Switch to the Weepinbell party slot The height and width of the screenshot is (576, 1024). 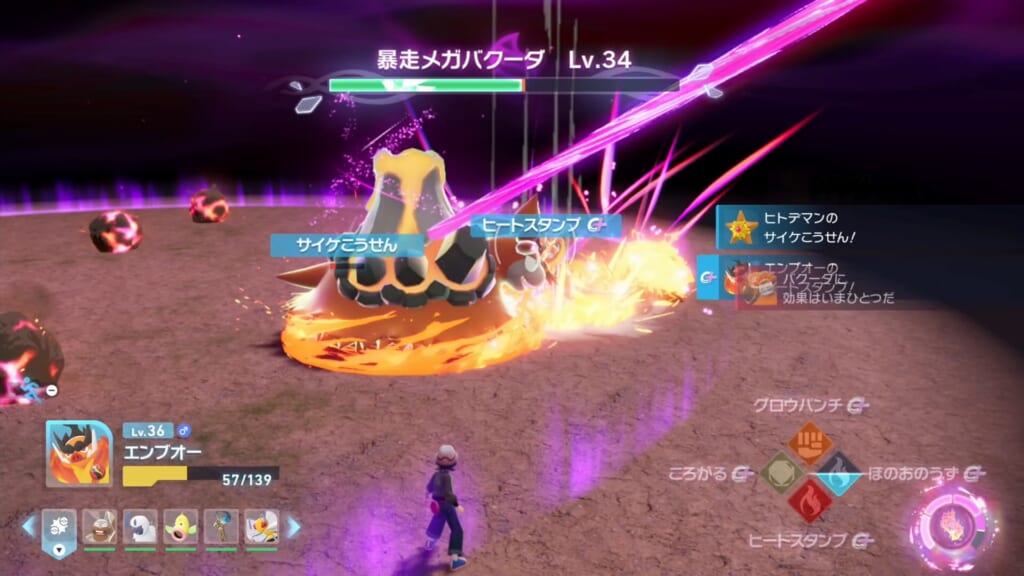(x=181, y=527)
